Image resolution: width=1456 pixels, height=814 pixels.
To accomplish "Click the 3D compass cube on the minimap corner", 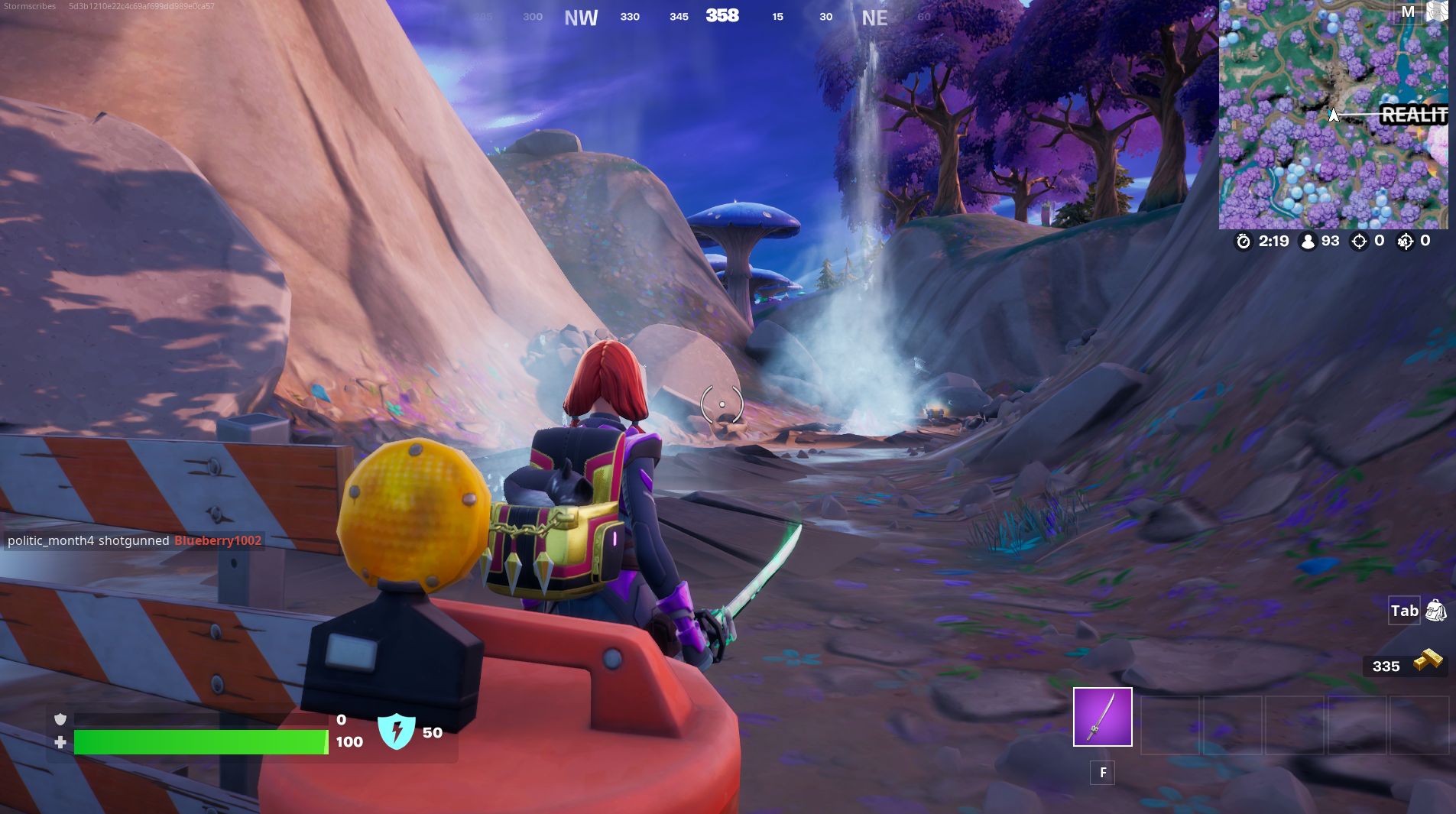I will (1437, 12).
